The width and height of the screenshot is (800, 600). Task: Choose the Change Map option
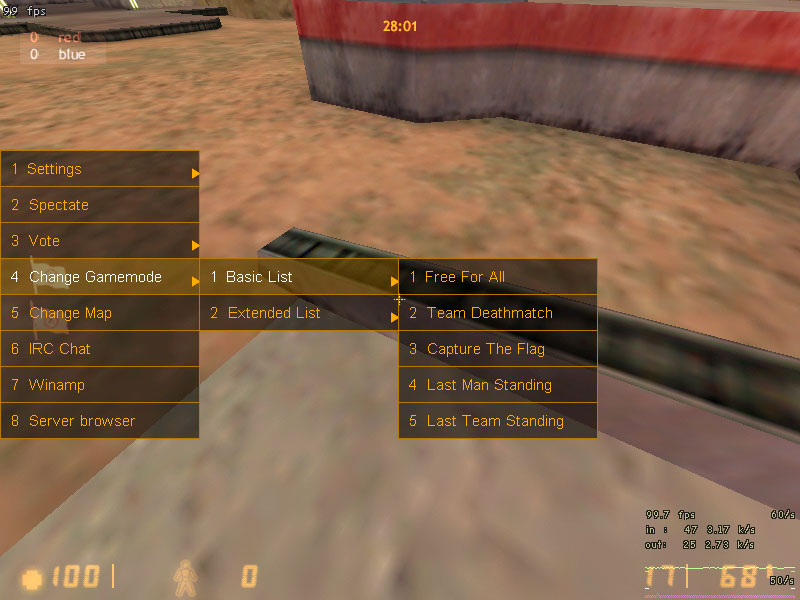[x=99, y=313]
